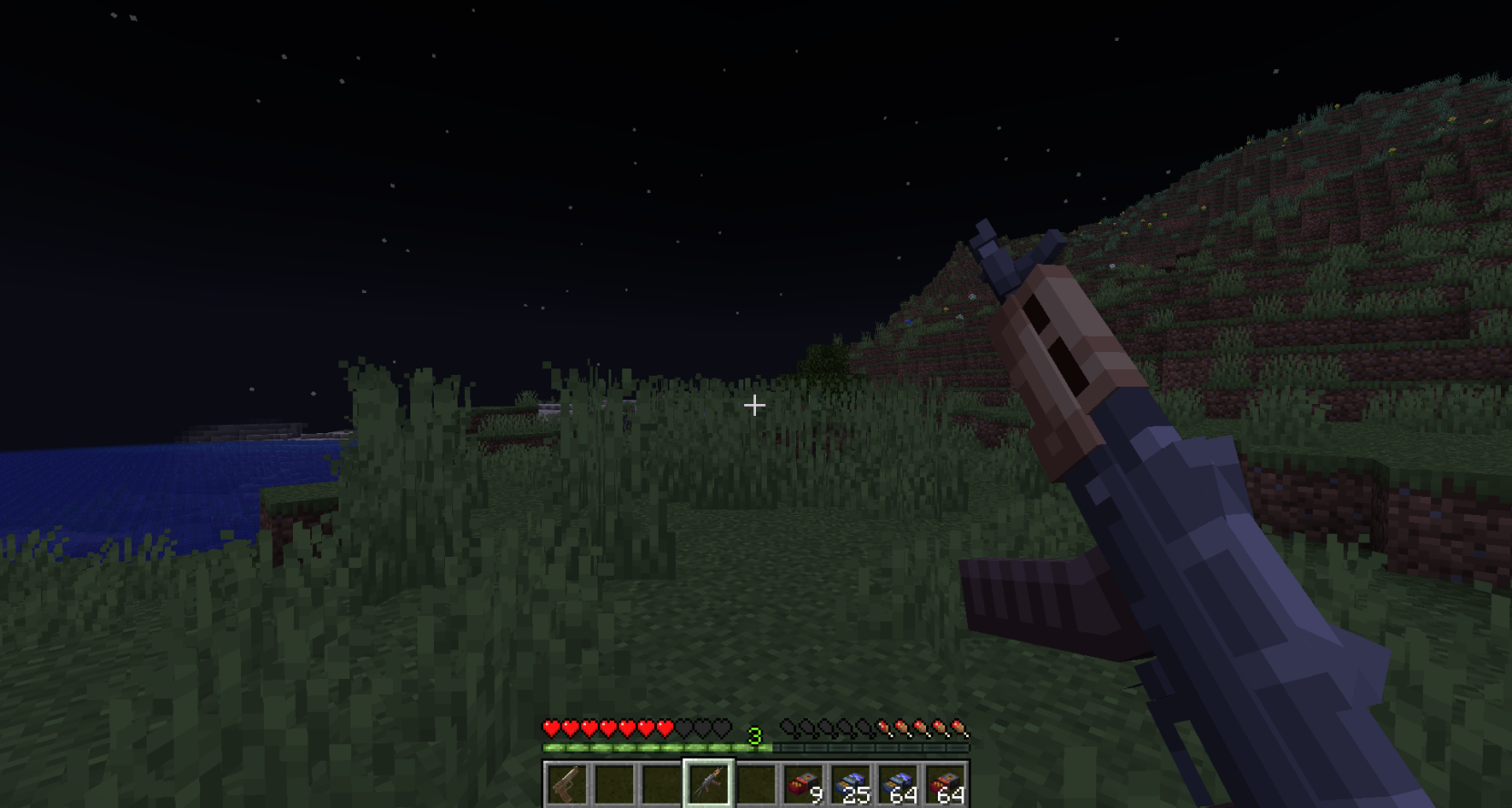
Task: Select the blue ammo box showing 25
Action: pyautogui.click(x=851, y=783)
